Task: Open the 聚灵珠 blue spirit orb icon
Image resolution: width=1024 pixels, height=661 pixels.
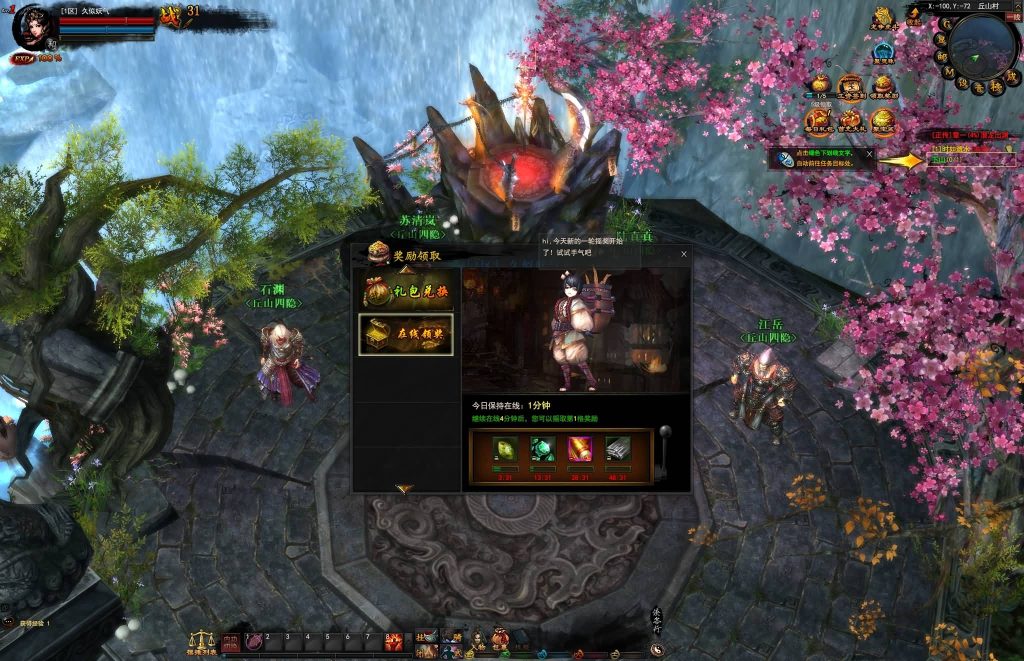Action: (882, 52)
